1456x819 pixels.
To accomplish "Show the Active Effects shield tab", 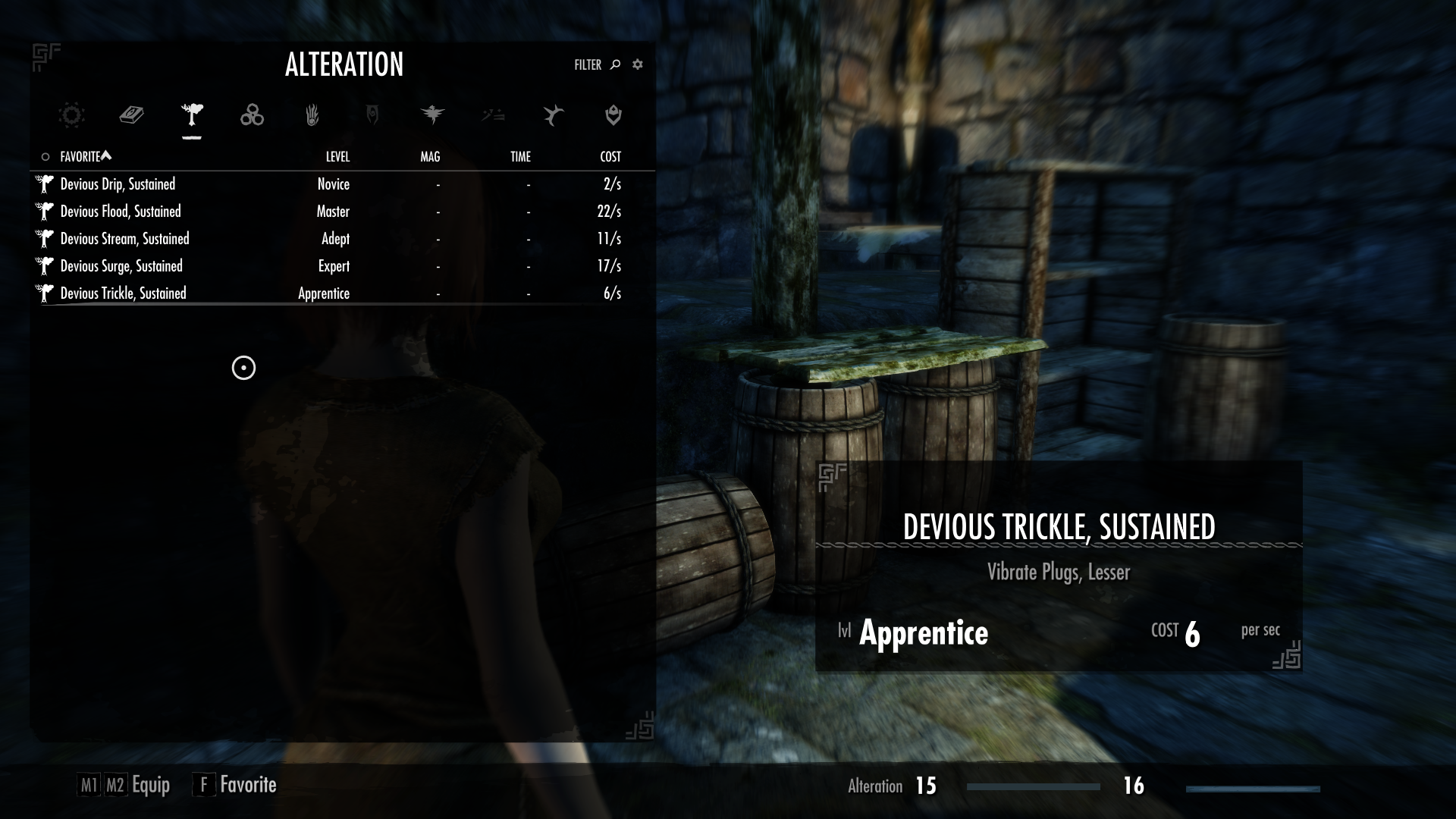I will [613, 115].
